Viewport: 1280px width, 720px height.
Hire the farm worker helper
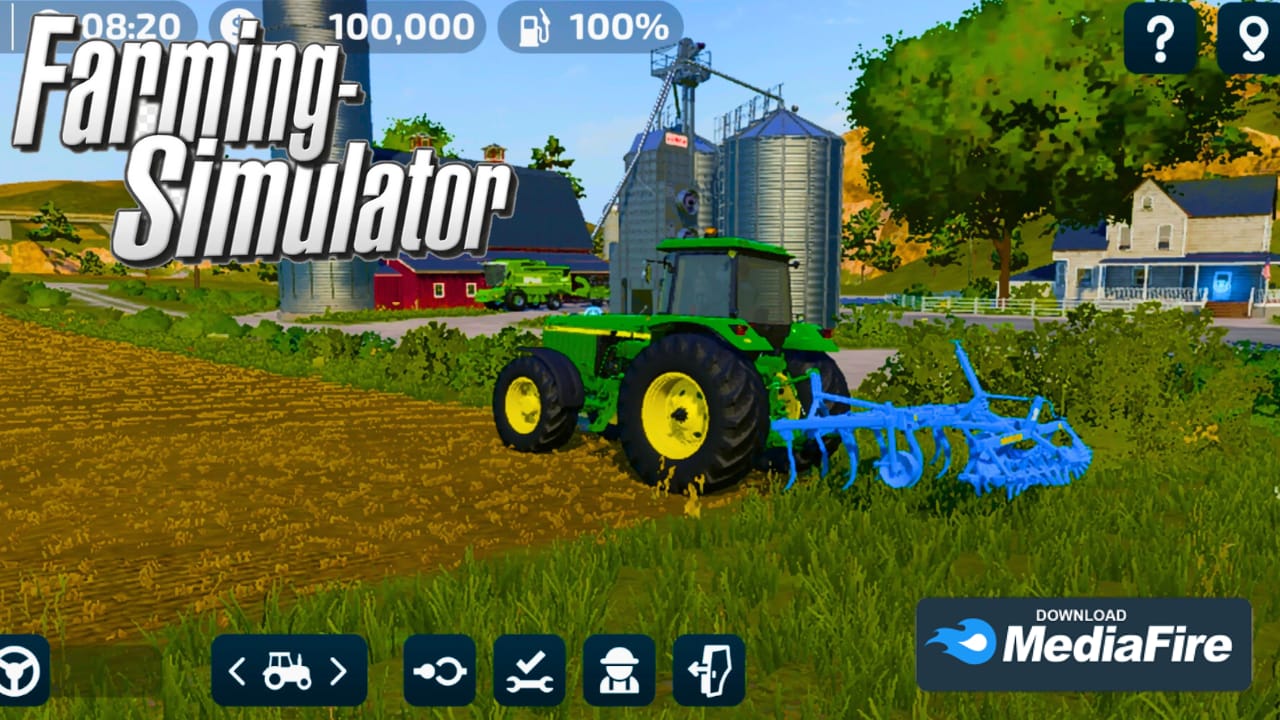pos(619,671)
